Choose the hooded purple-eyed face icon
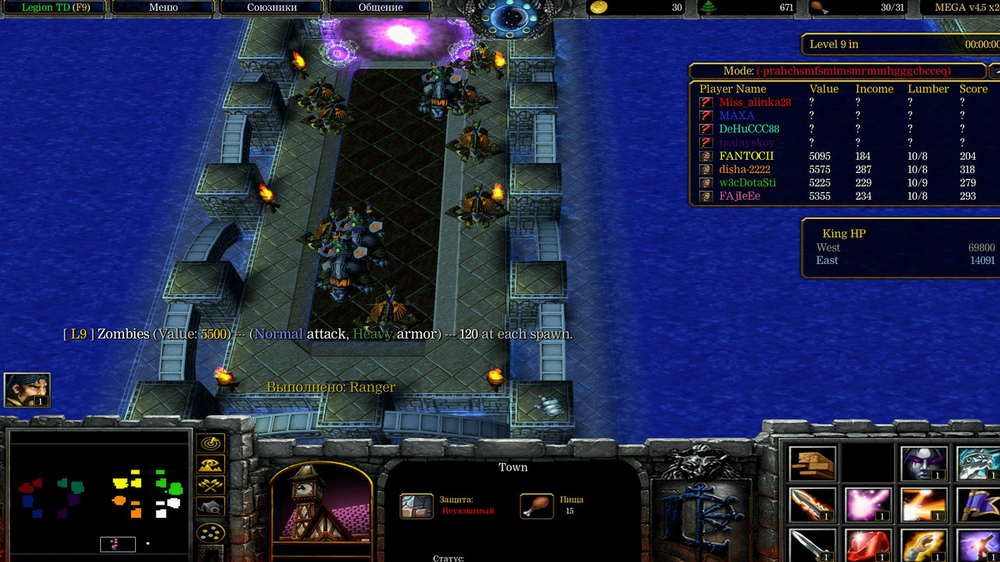Screen dimensions: 1000x562 point(922,463)
